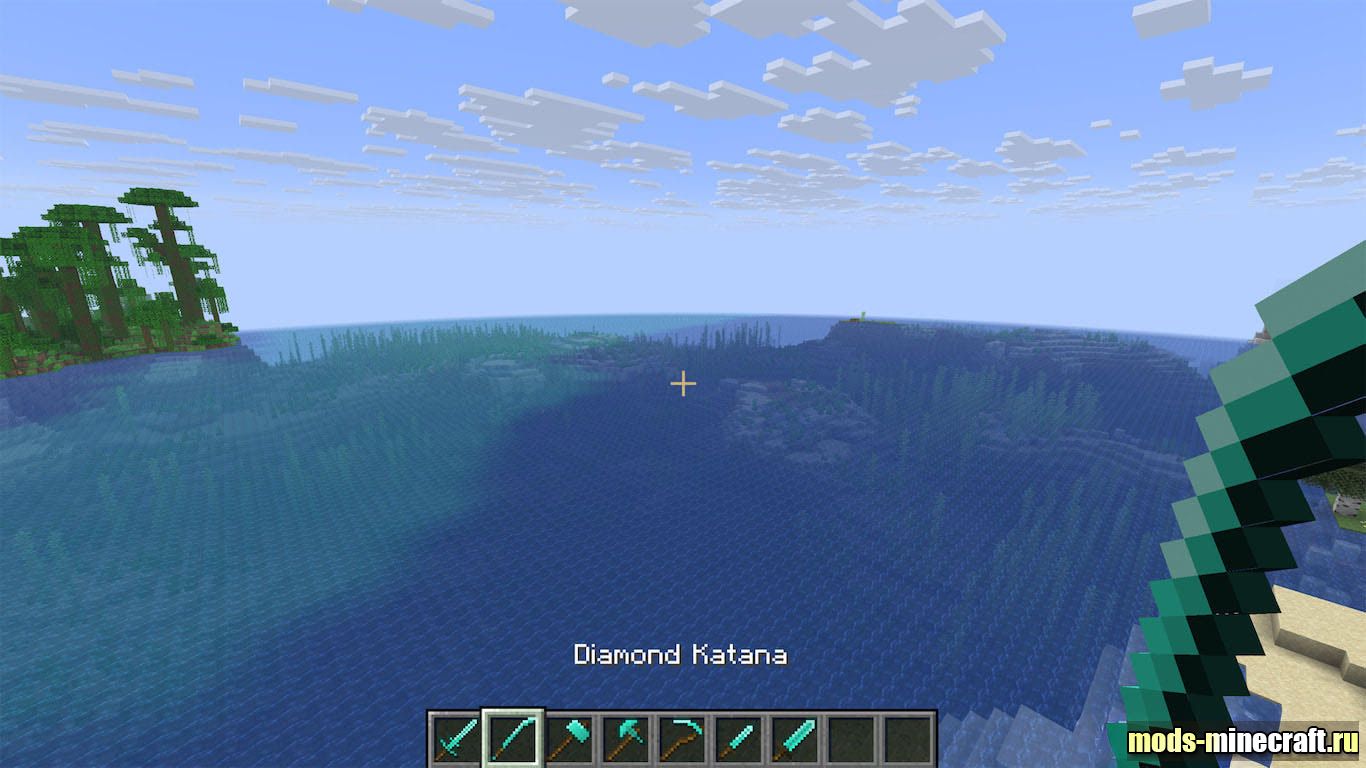
Task: Select the diamond hammer hotbar slot
Action: click(569, 739)
